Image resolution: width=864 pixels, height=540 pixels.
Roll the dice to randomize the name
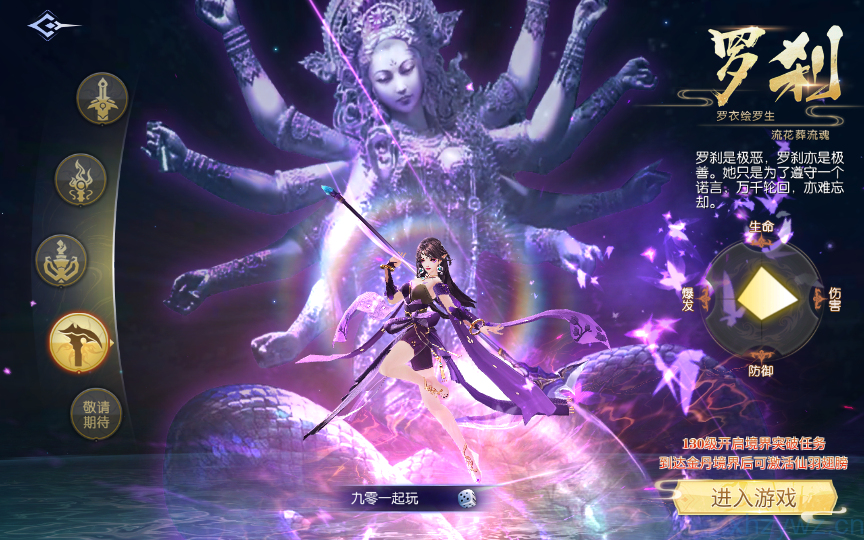click(466, 497)
